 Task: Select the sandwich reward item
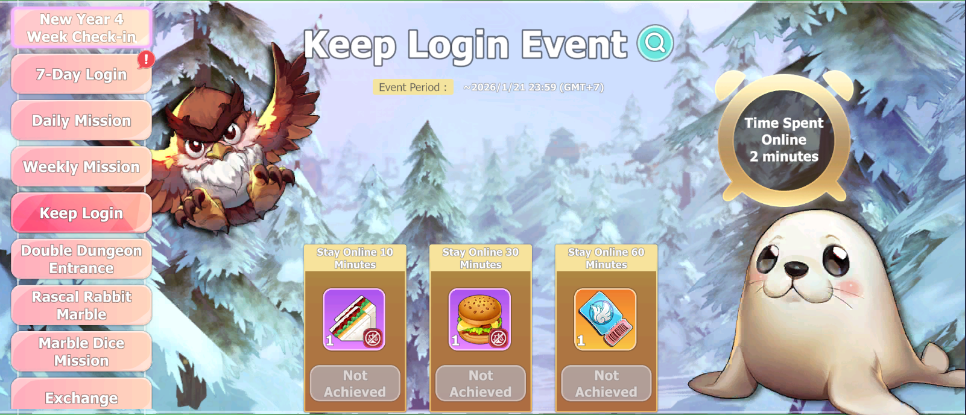coord(354,319)
